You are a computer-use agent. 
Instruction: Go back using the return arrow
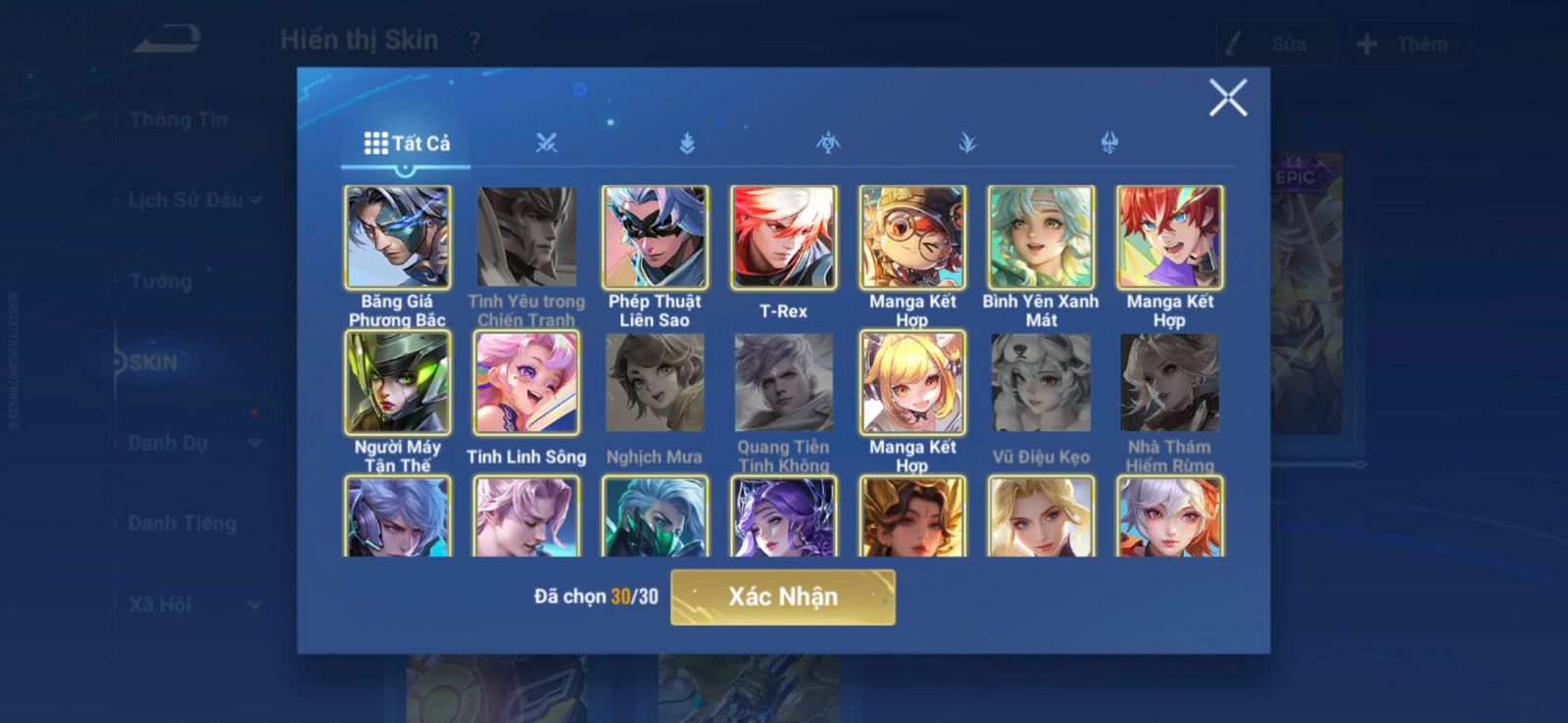[x=168, y=40]
